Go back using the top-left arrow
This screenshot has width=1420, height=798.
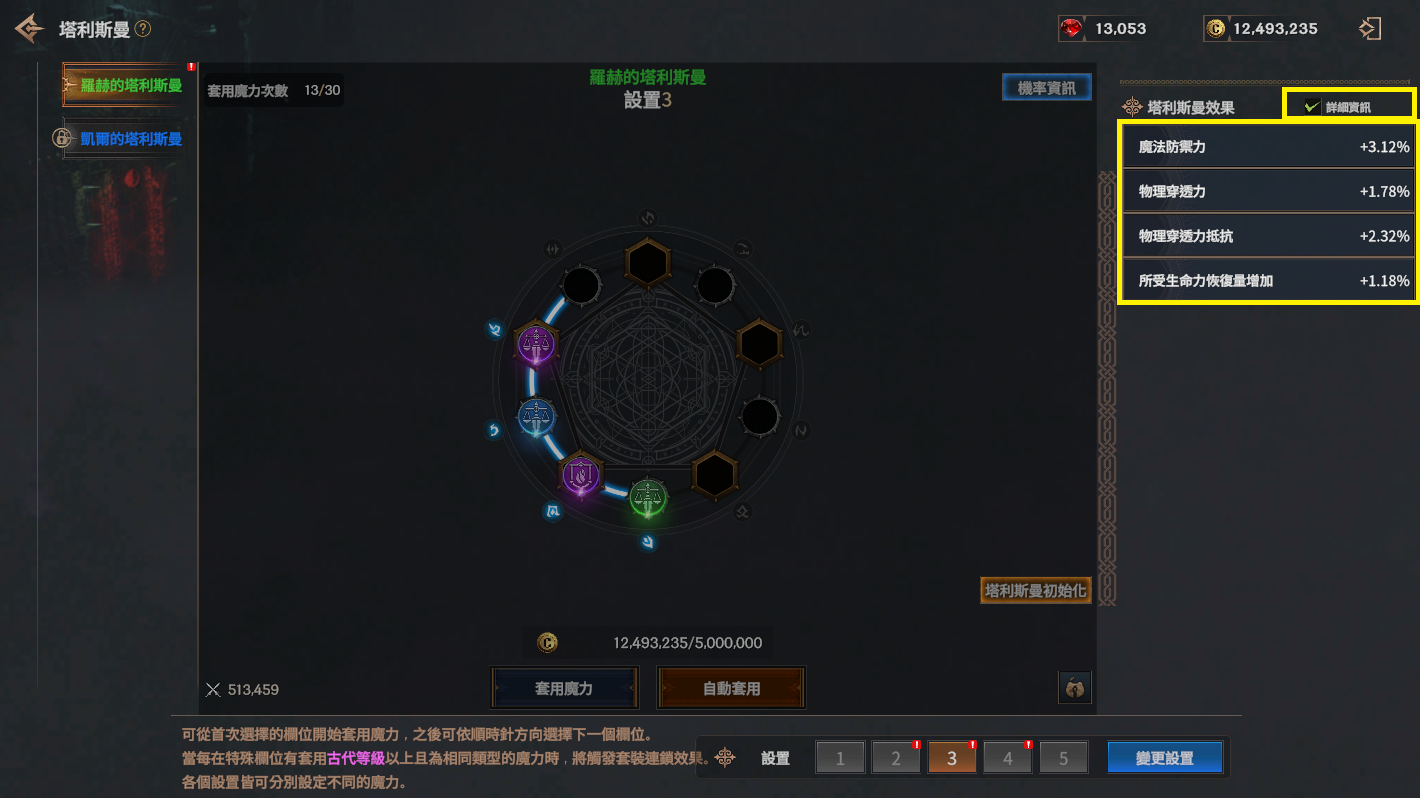pyautogui.click(x=29, y=29)
